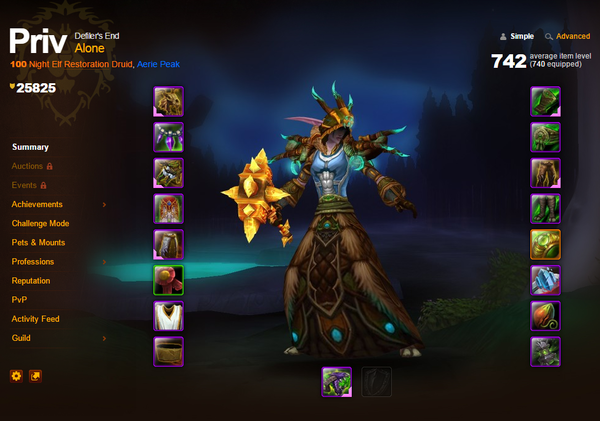Click the orange gear settings icon
The width and height of the screenshot is (600, 421).
(16, 376)
